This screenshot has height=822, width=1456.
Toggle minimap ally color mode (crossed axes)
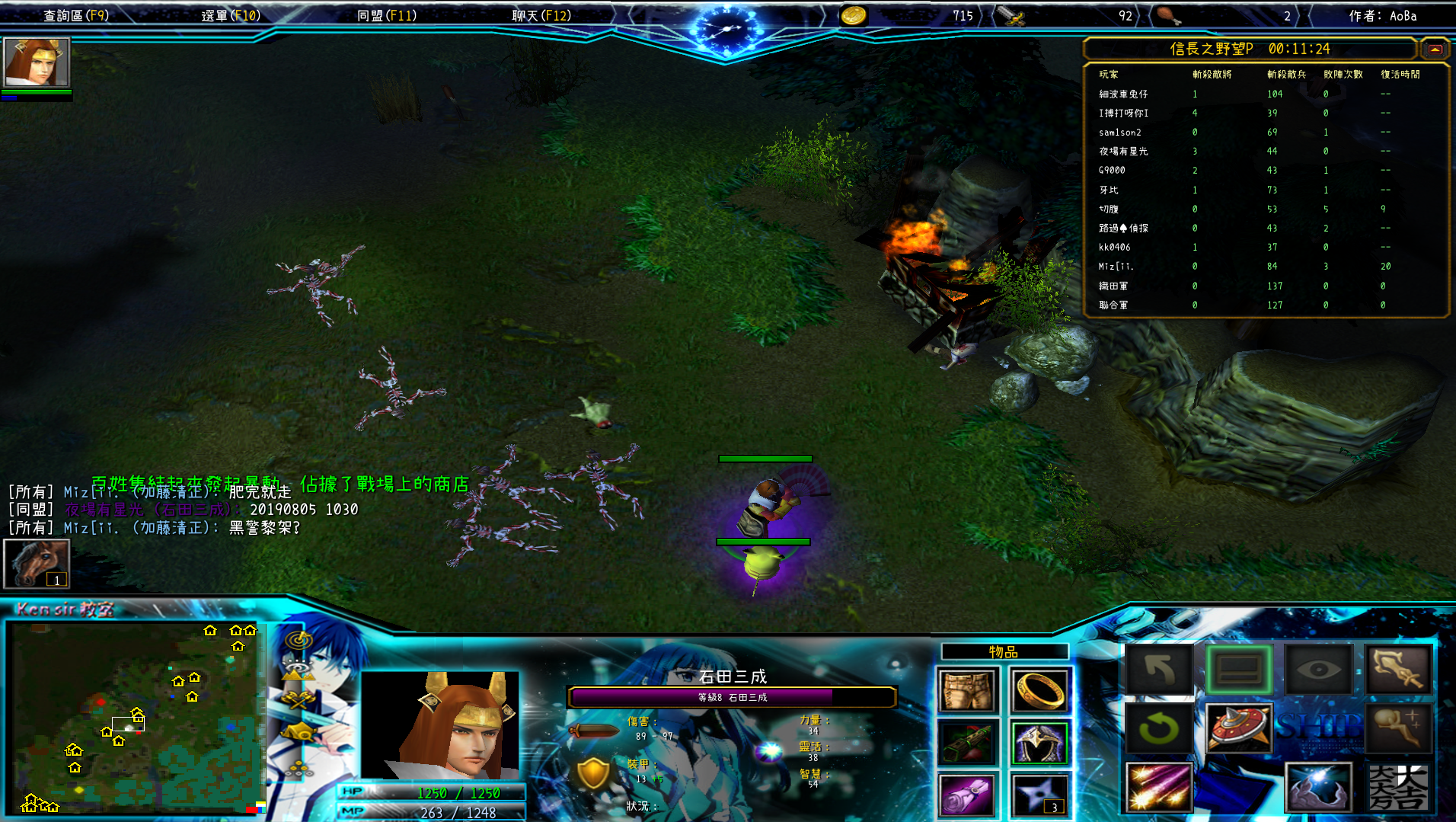click(x=299, y=701)
